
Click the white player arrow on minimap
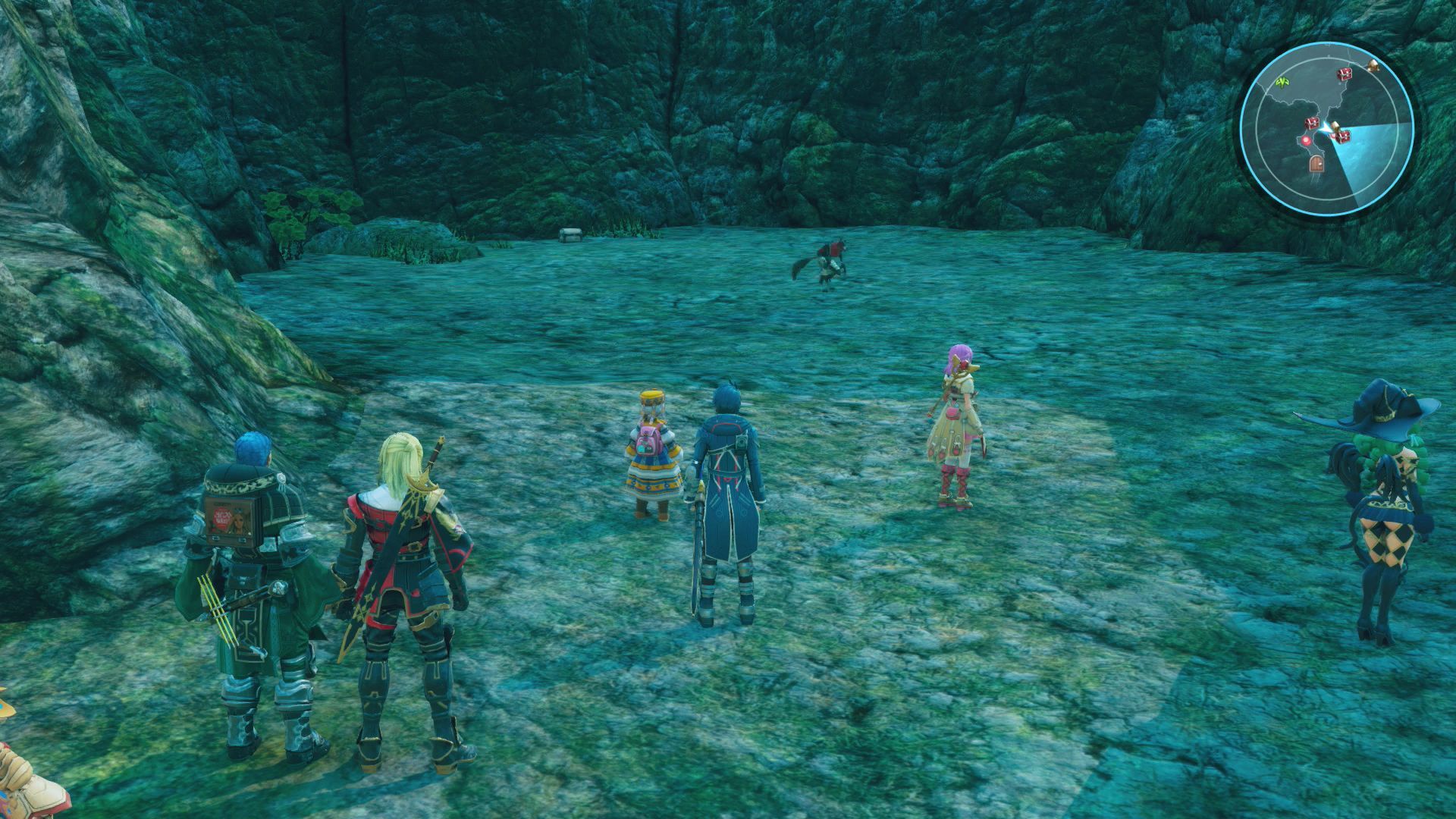coord(1324,126)
